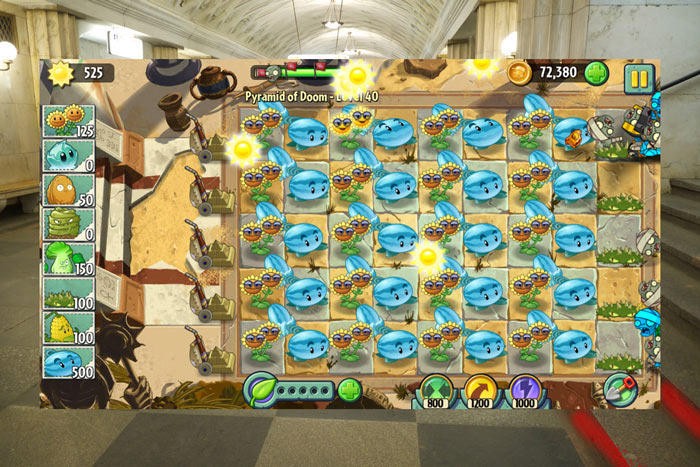Activate the Power Pinch power-up costing 800
Image resolution: width=700 pixels, height=467 pixels.
click(436, 390)
